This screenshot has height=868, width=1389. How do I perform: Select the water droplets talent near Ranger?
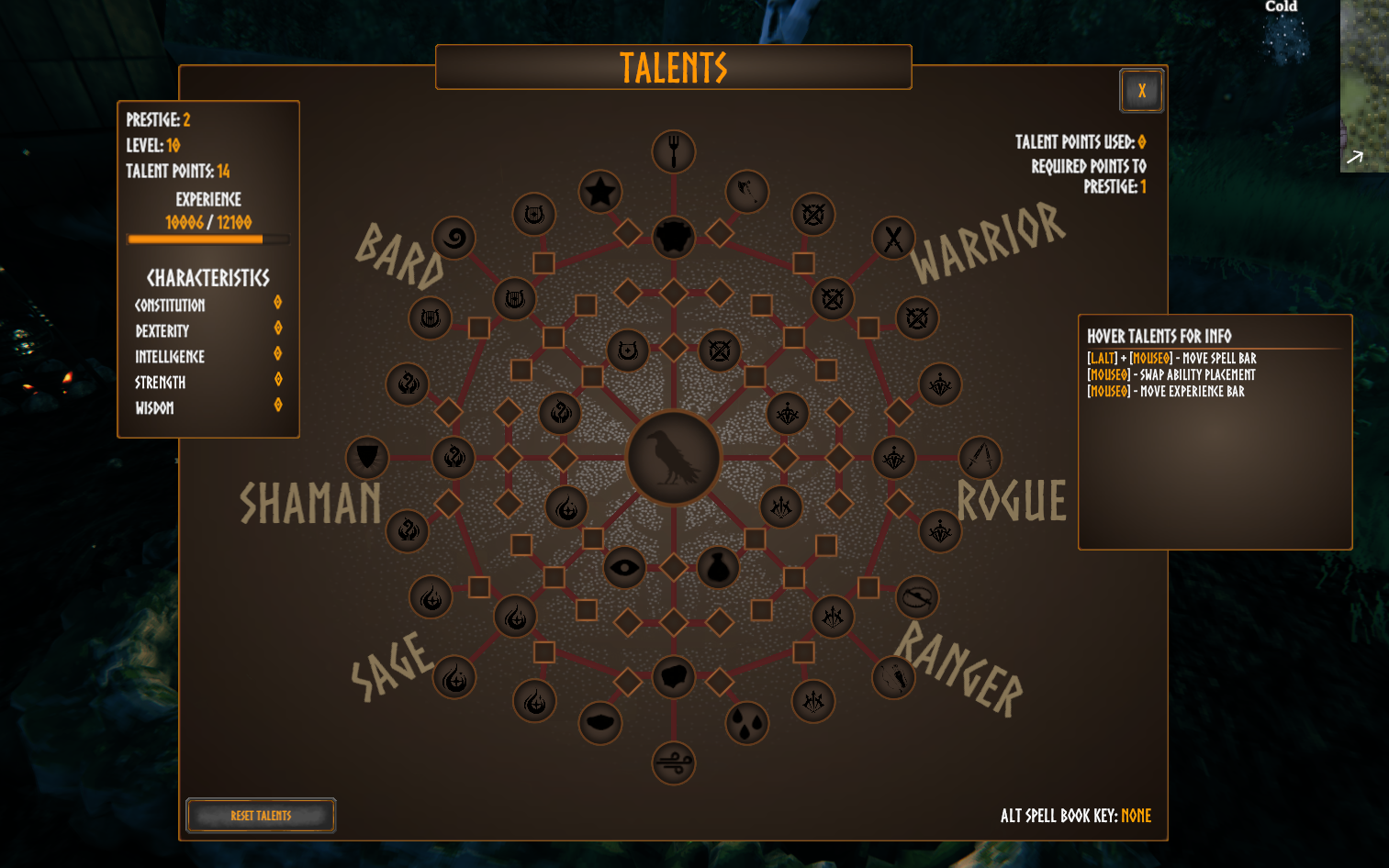[x=745, y=723]
